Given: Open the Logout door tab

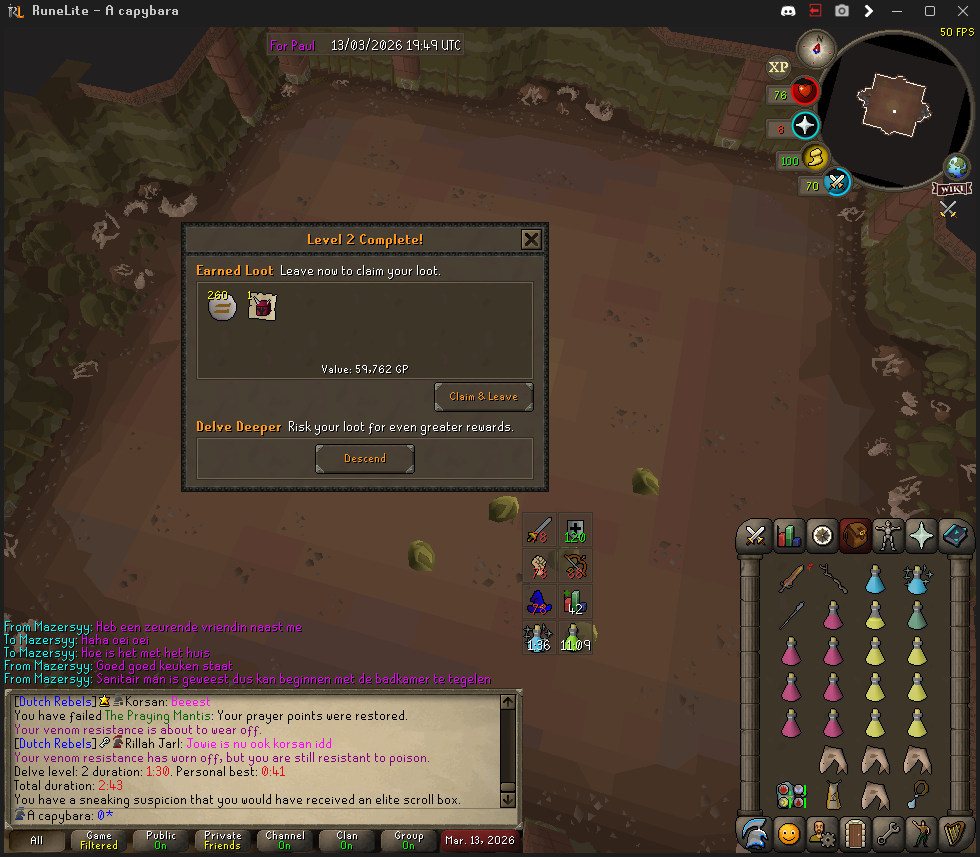Looking at the screenshot, I should [x=853, y=831].
